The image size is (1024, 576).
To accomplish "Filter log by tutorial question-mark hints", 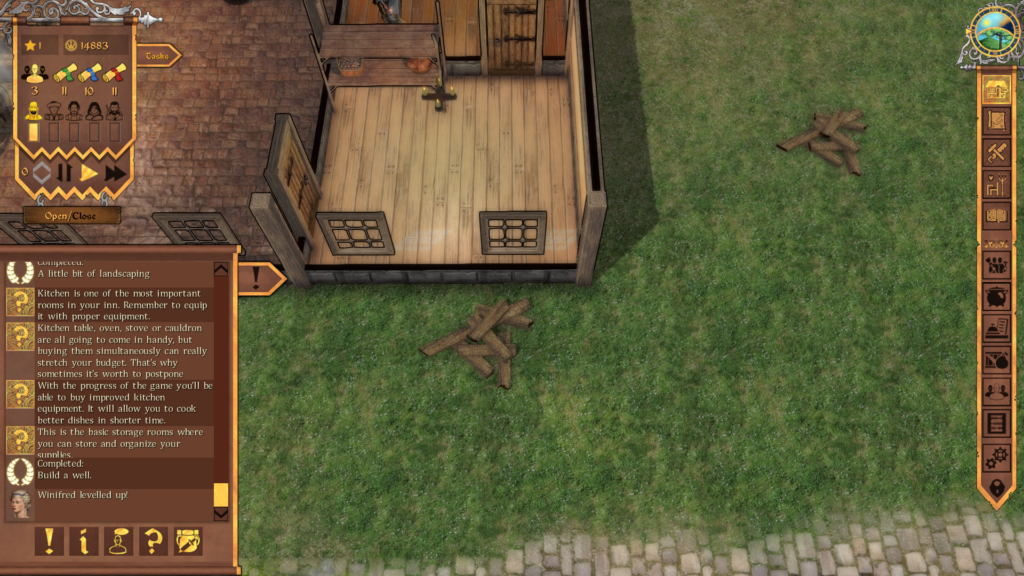I will [153, 541].
